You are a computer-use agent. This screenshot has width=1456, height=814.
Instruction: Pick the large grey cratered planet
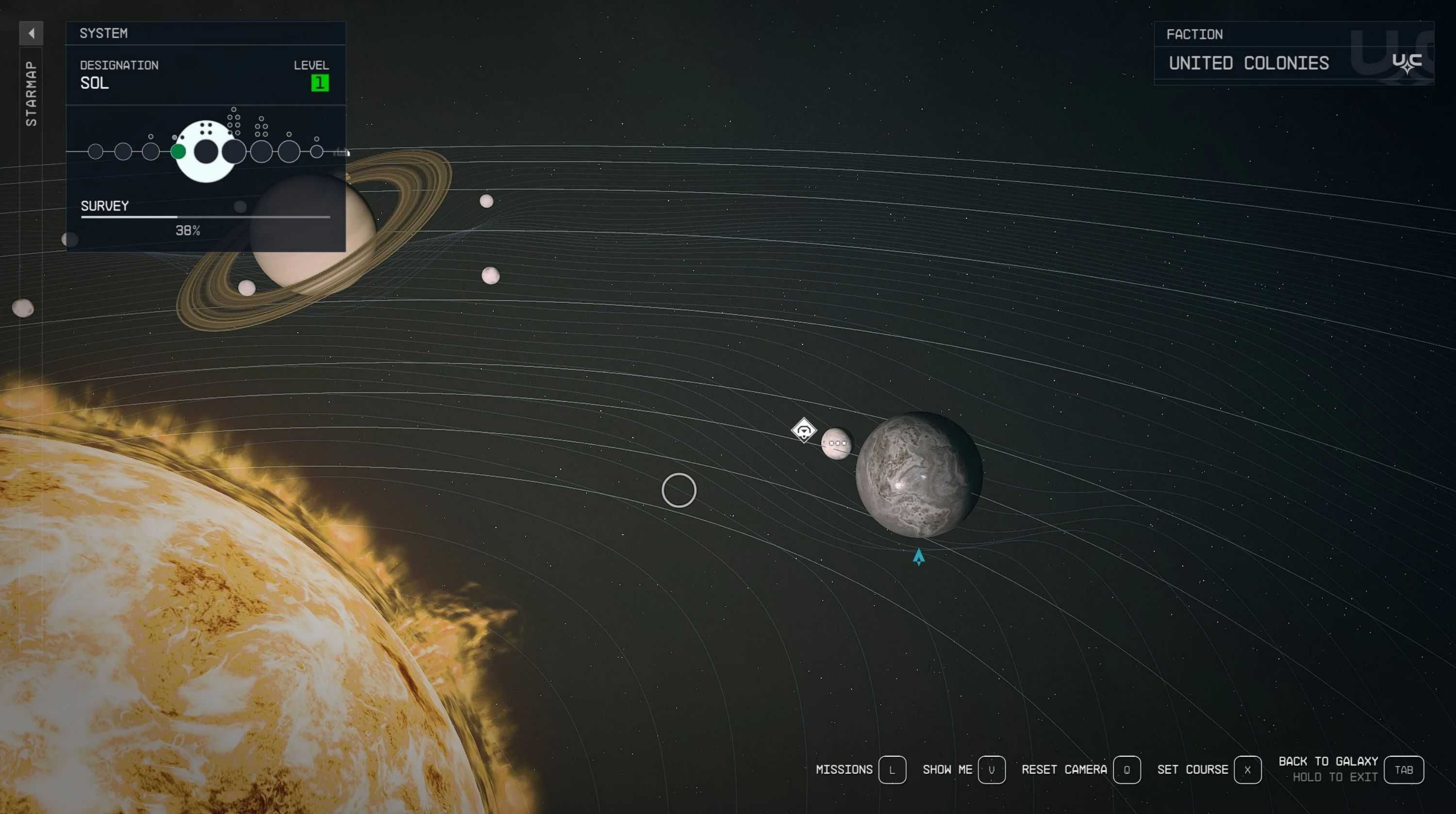[x=918, y=475]
